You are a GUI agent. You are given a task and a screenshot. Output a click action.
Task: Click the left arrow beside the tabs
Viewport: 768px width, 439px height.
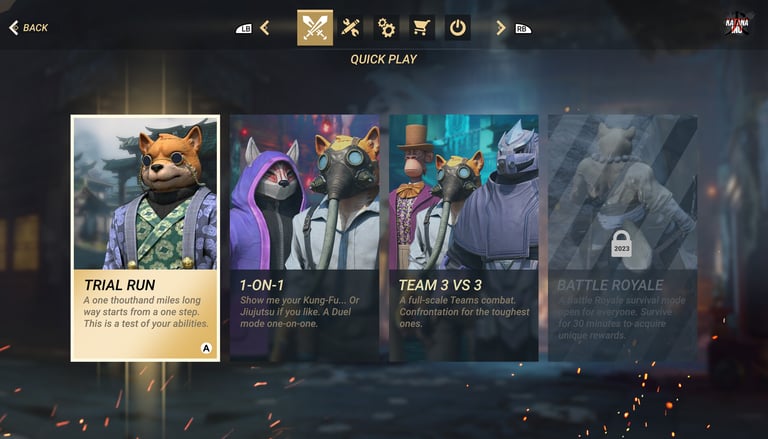[x=264, y=28]
